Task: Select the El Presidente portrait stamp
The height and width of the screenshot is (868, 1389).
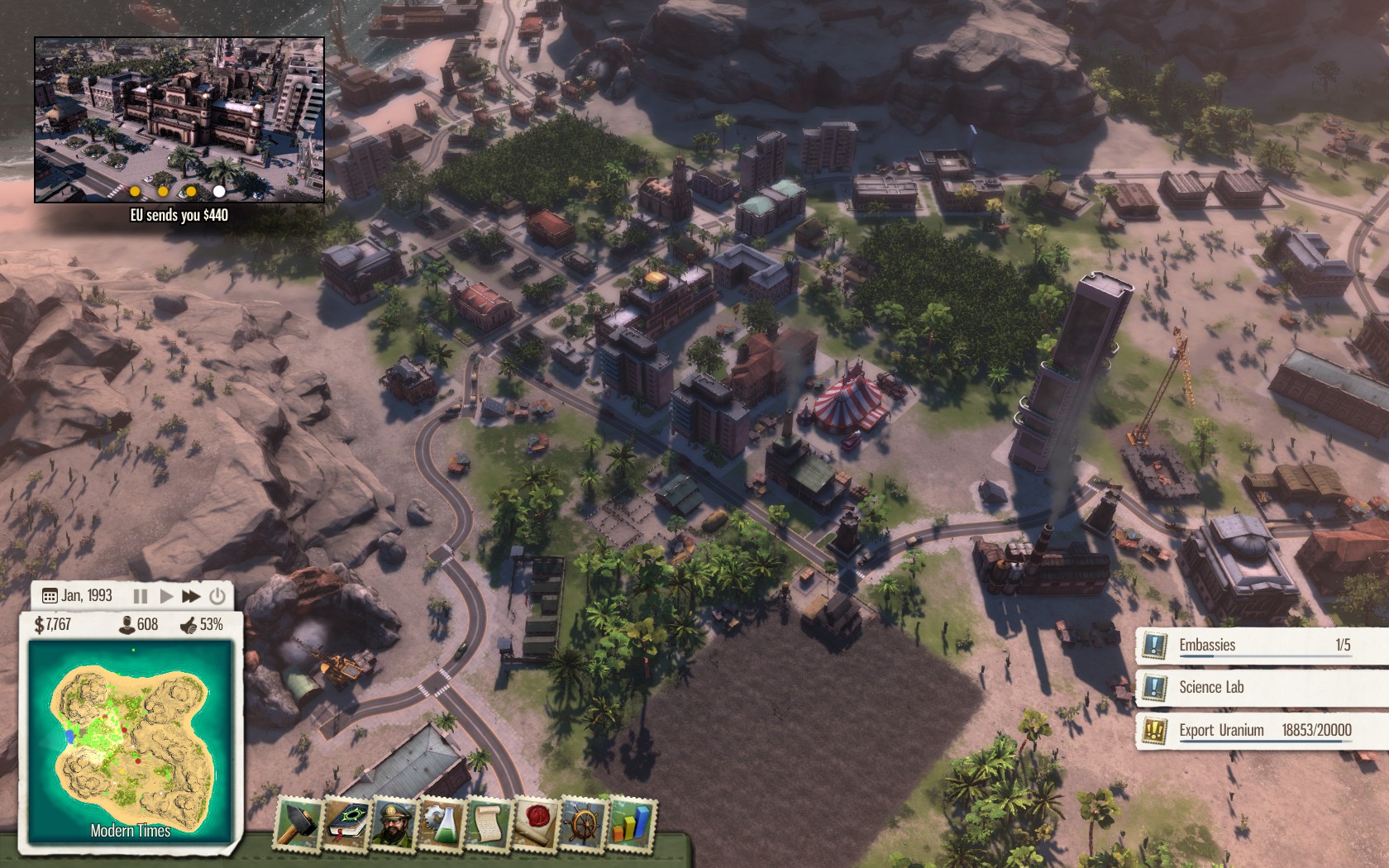Action: tap(395, 824)
